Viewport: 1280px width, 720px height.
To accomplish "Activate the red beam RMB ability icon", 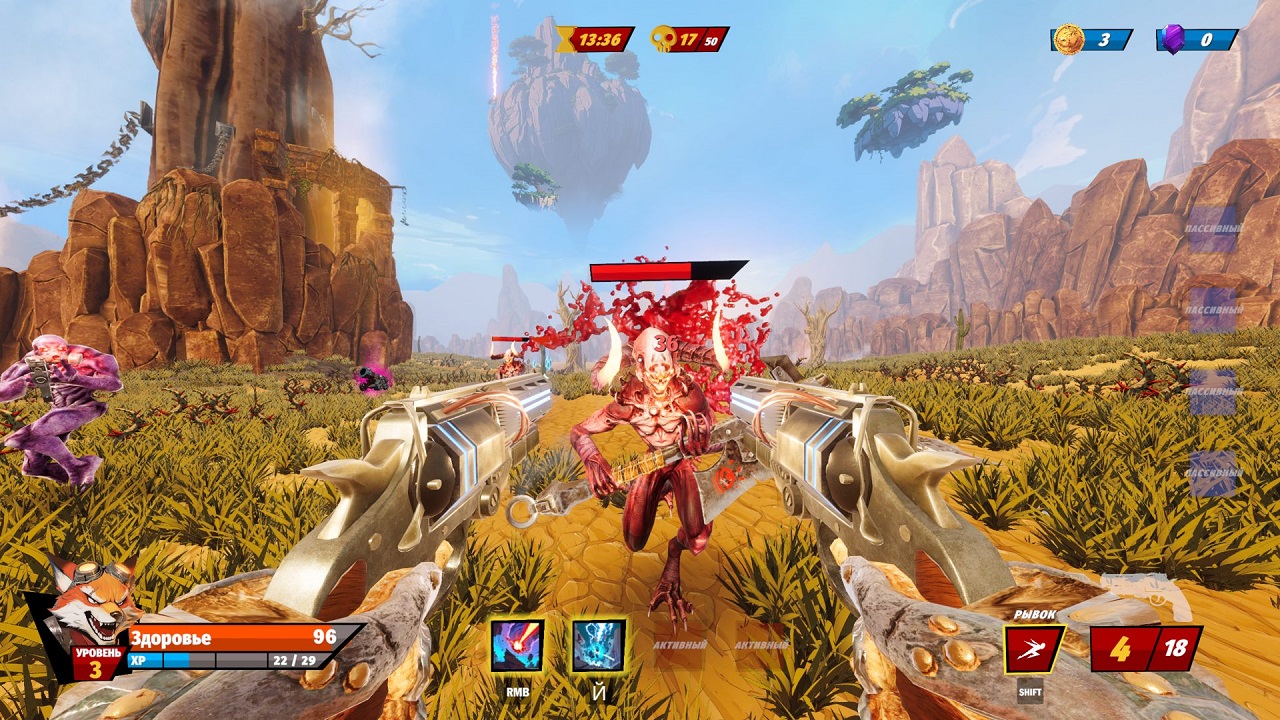I will pyautogui.click(x=517, y=646).
